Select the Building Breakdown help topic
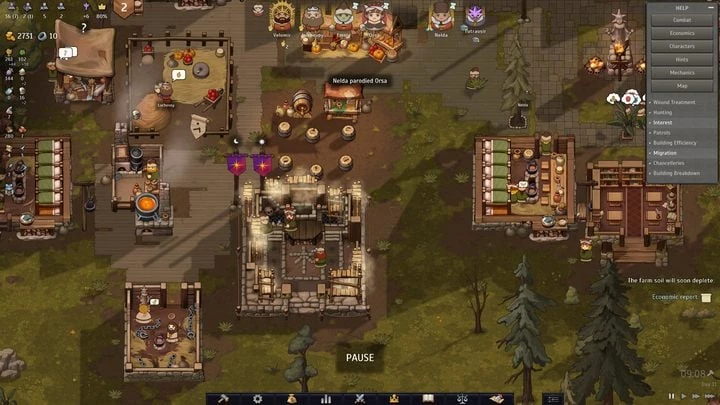The height and width of the screenshot is (405, 720). pos(679,173)
